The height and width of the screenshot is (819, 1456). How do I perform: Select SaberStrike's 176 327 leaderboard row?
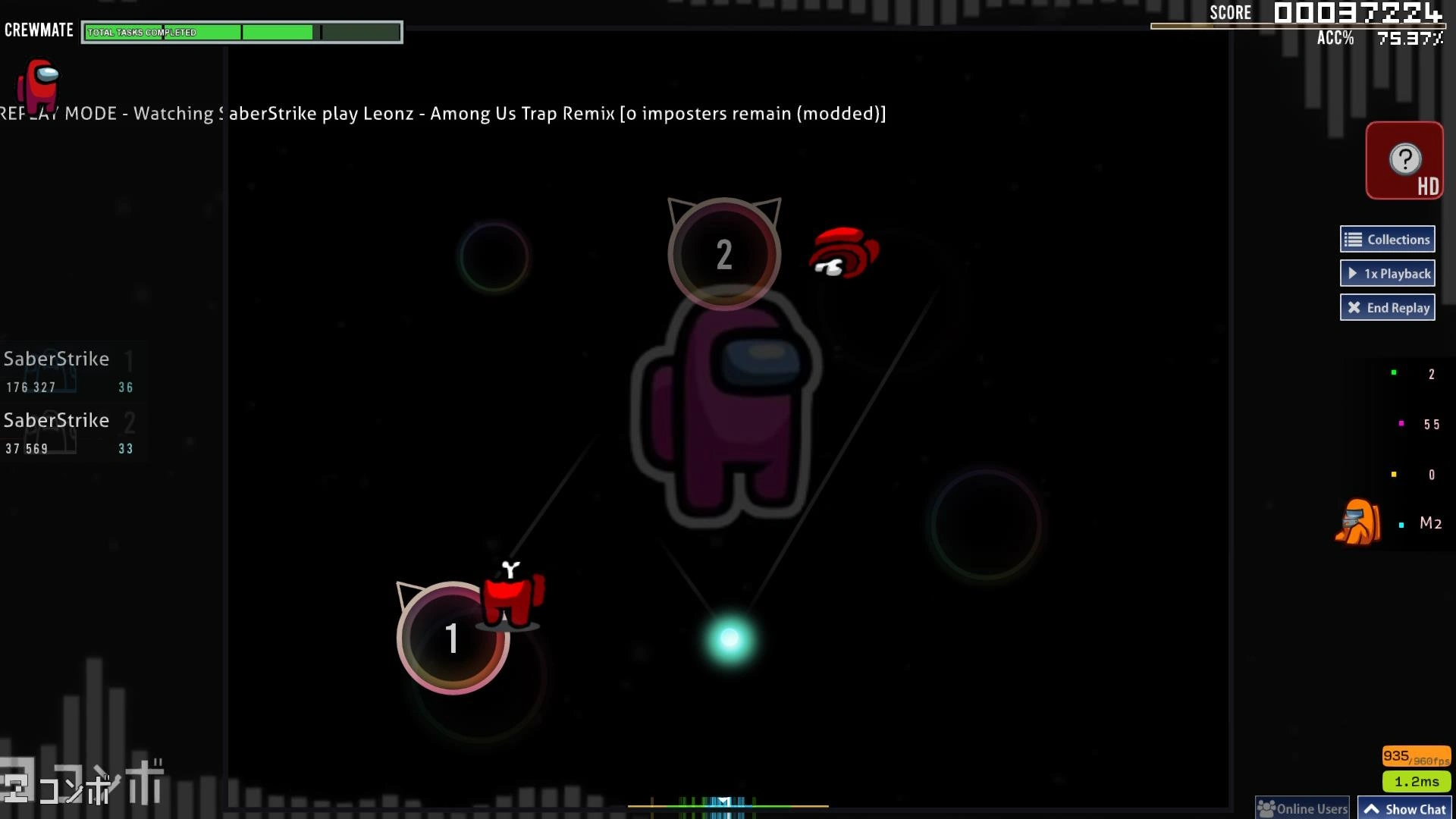click(x=70, y=372)
